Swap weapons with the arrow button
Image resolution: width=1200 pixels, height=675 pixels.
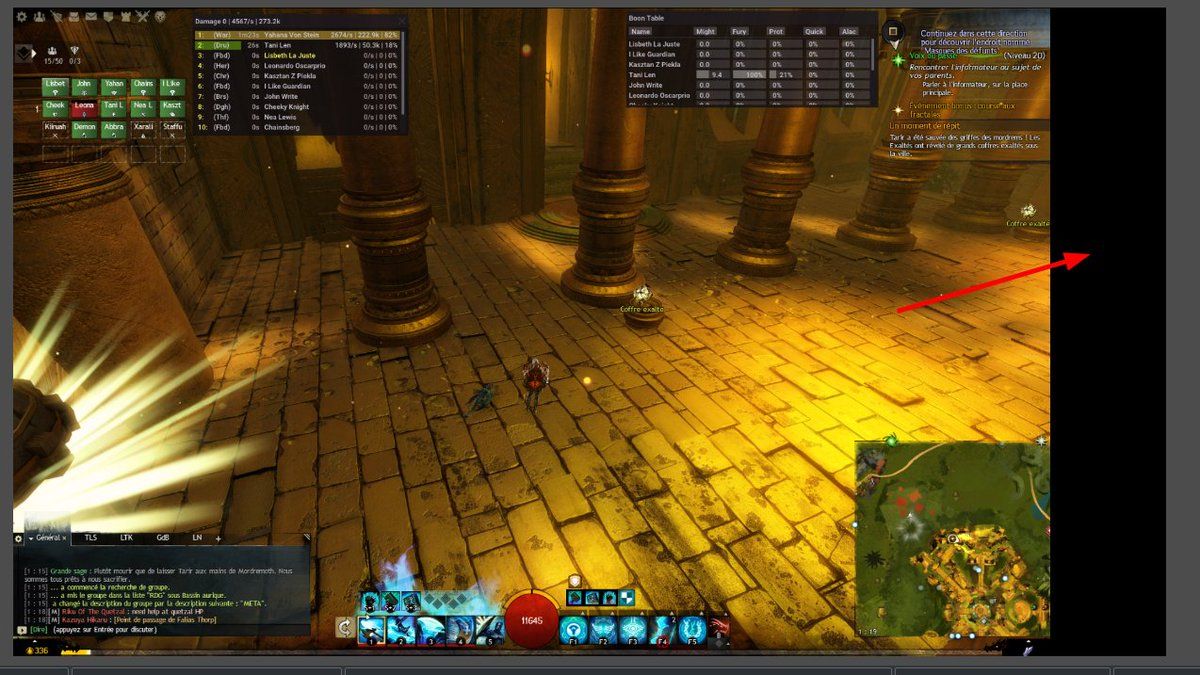coord(345,628)
